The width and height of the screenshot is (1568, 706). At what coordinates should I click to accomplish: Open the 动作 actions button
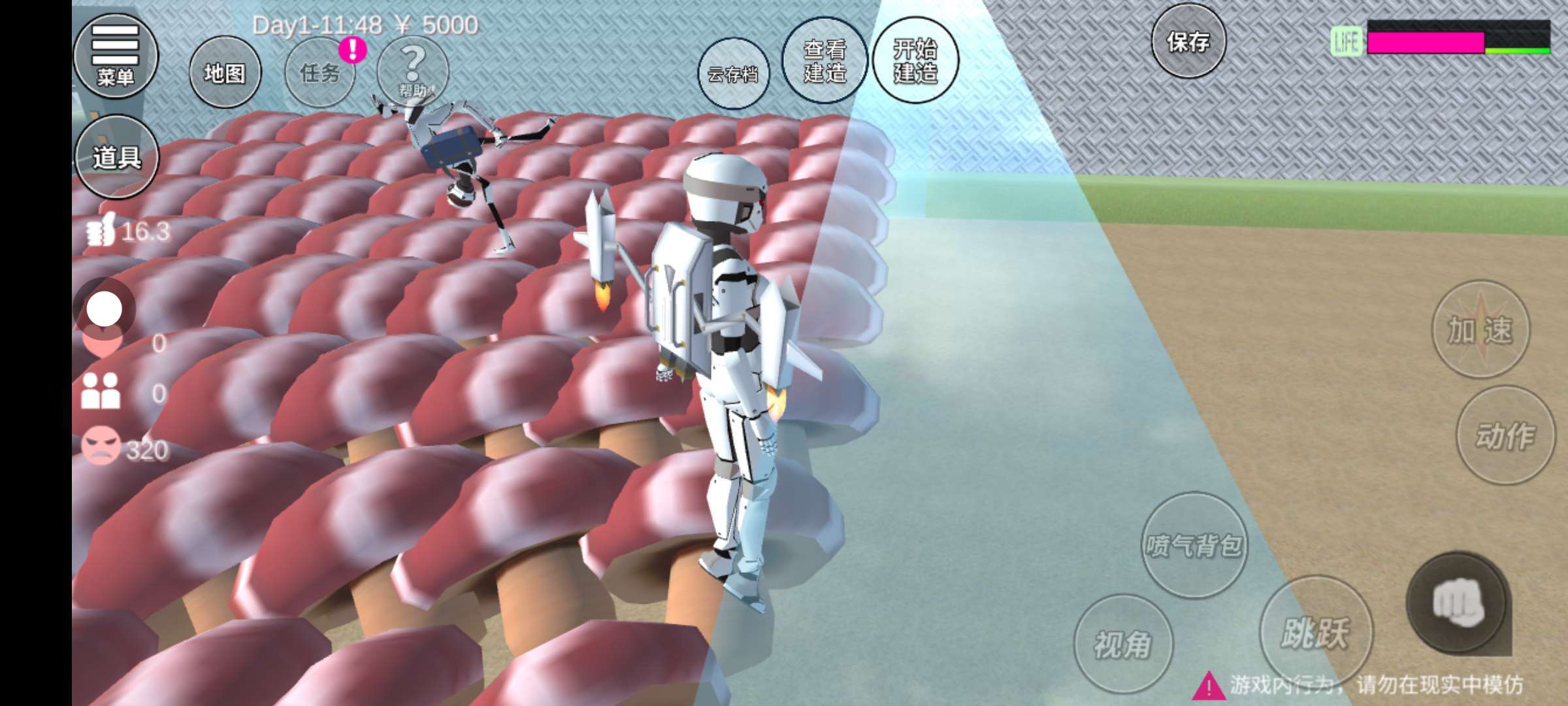1505,435
